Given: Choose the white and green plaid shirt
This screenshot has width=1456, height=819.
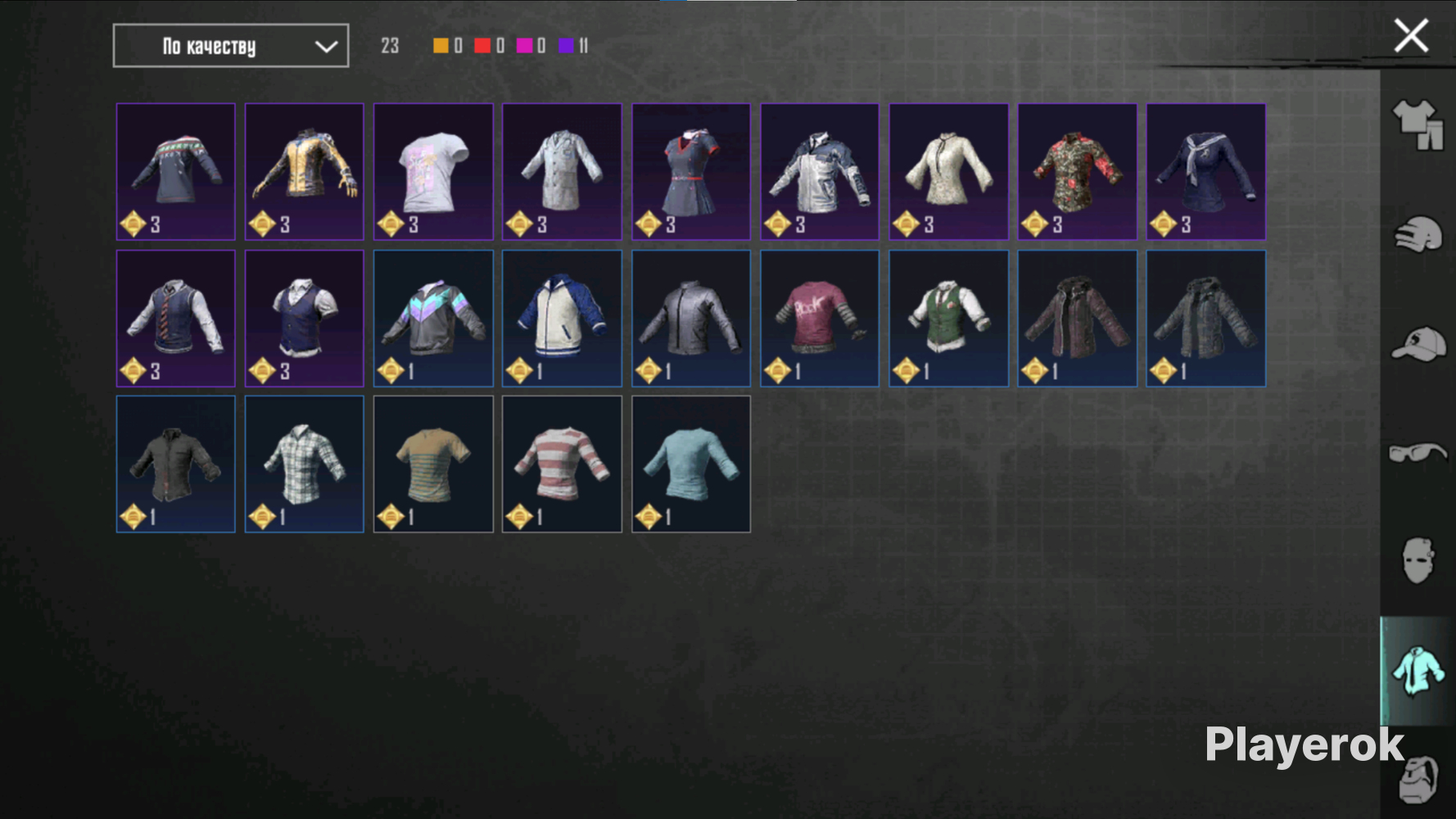Looking at the screenshot, I should 304,464.
